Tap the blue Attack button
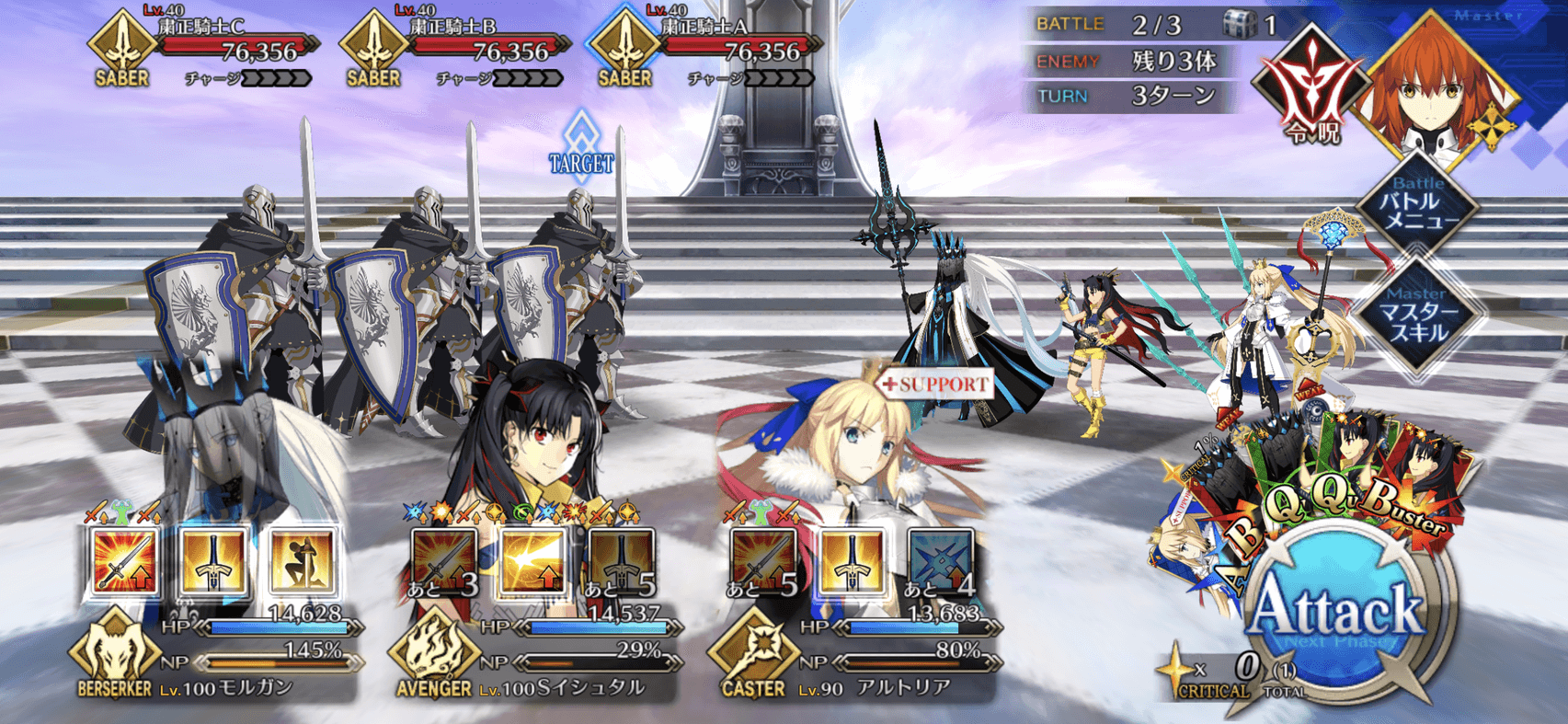 pos(1338,612)
